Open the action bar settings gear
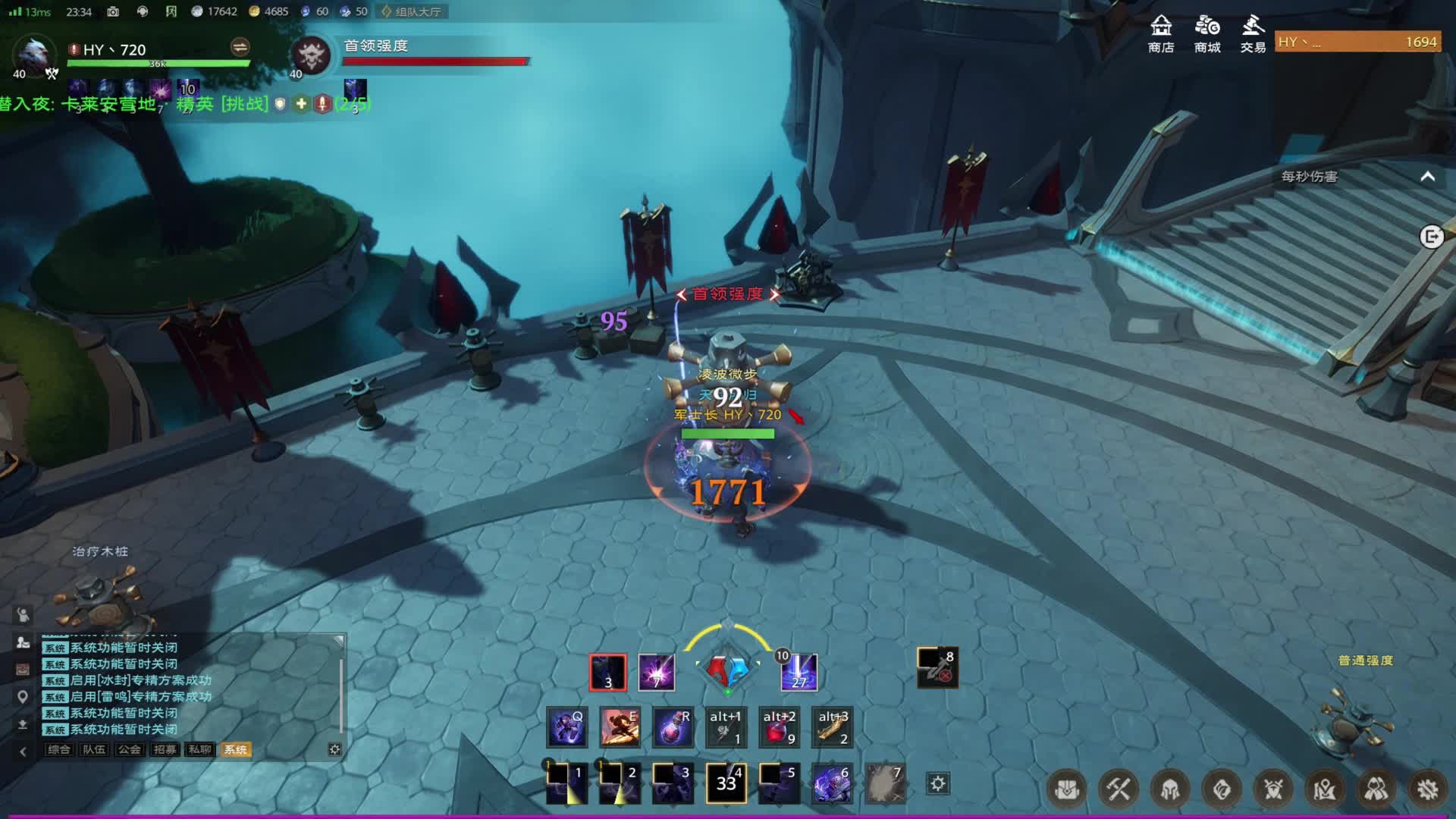Viewport: 1456px width, 819px height. pyautogui.click(x=938, y=783)
